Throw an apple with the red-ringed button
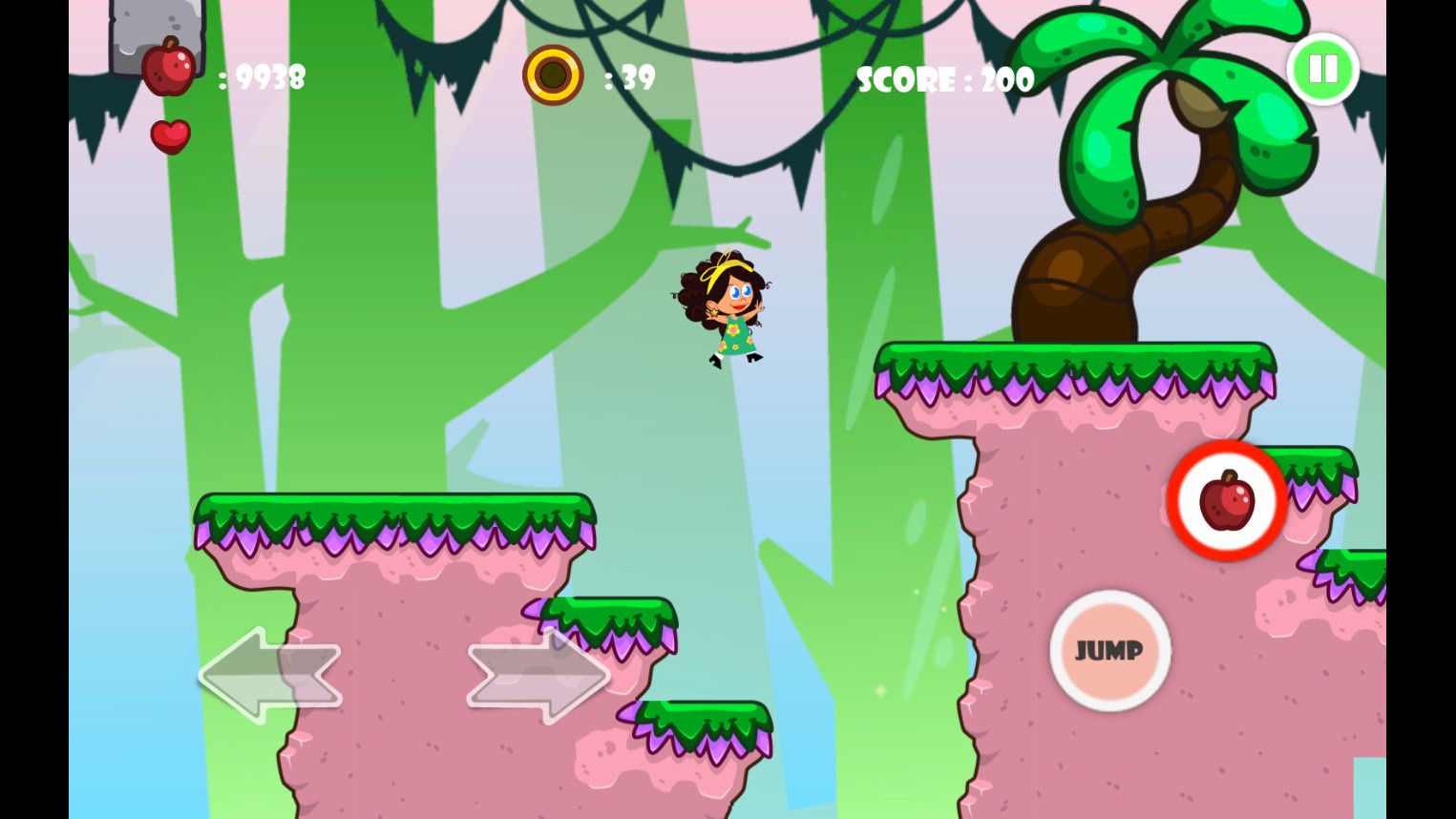This screenshot has height=819, width=1456. click(1227, 500)
